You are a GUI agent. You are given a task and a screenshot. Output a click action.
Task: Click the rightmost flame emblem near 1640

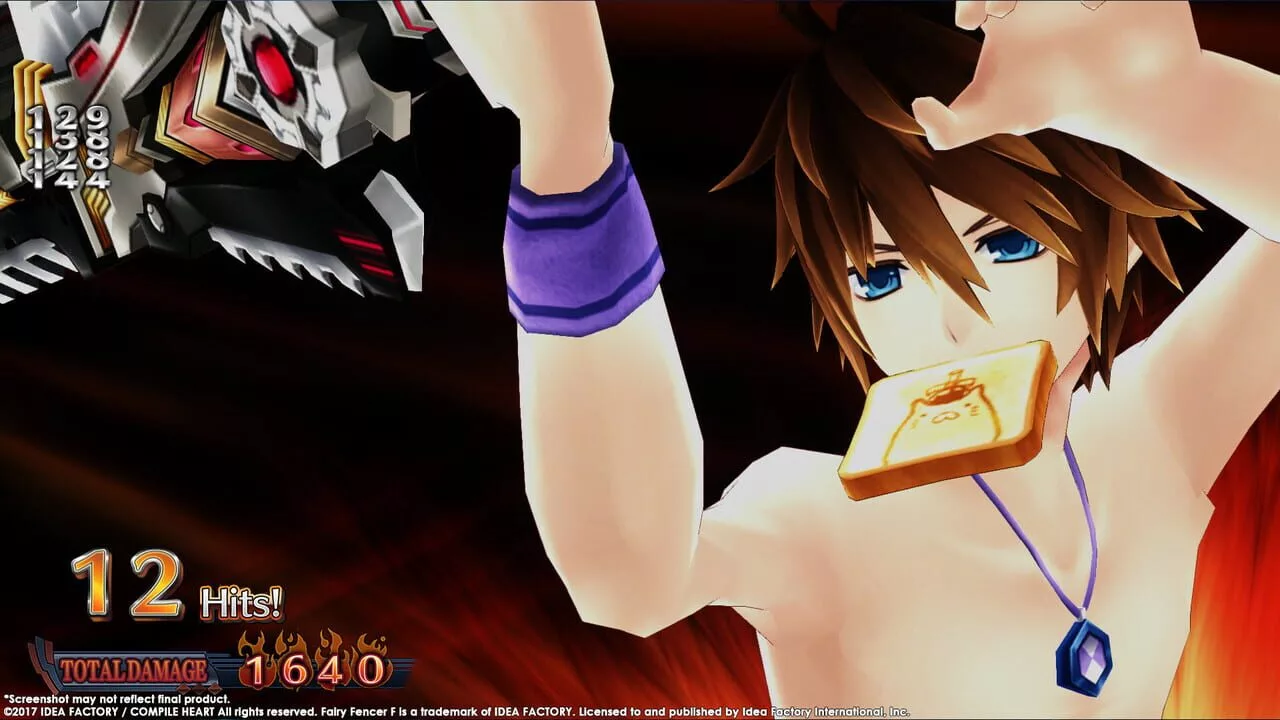click(x=372, y=644)
